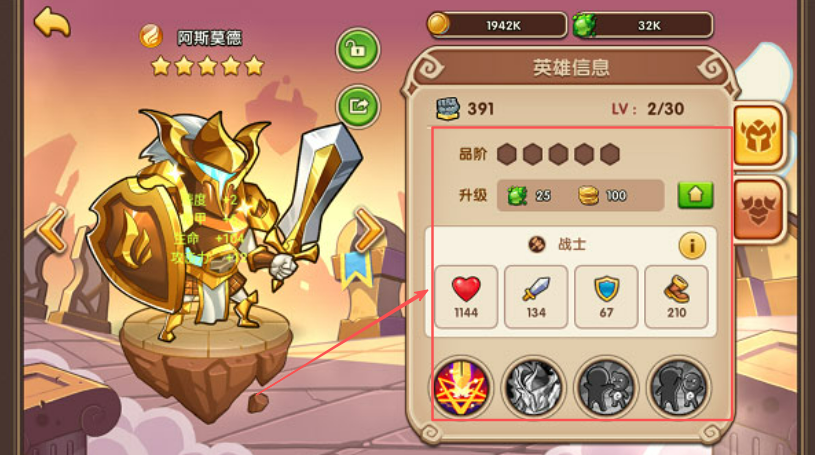View the colored active skill icon
815x455 pixels.
point(462,387)
